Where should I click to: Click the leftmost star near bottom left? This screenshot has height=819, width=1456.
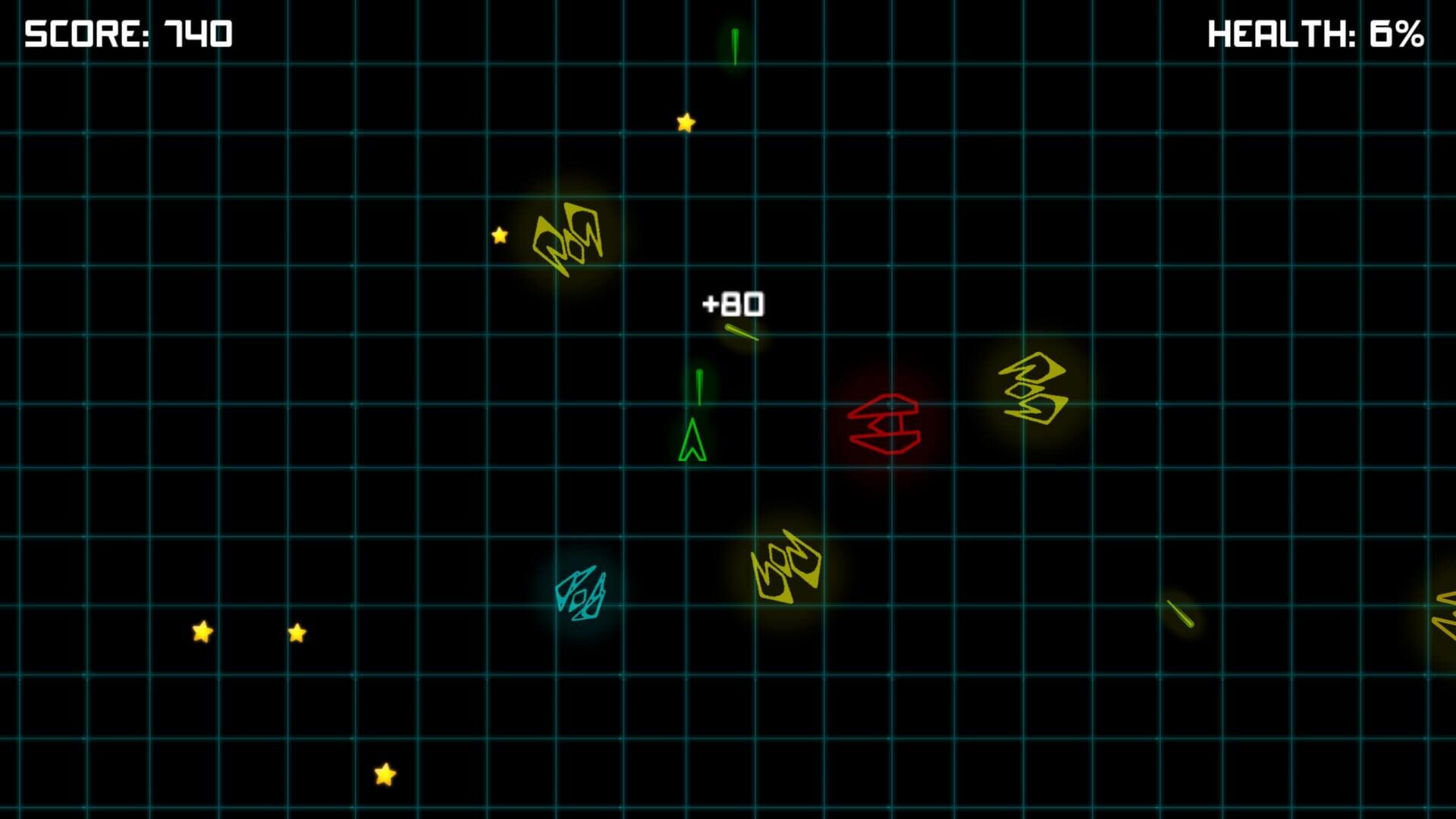coord(201,632)
